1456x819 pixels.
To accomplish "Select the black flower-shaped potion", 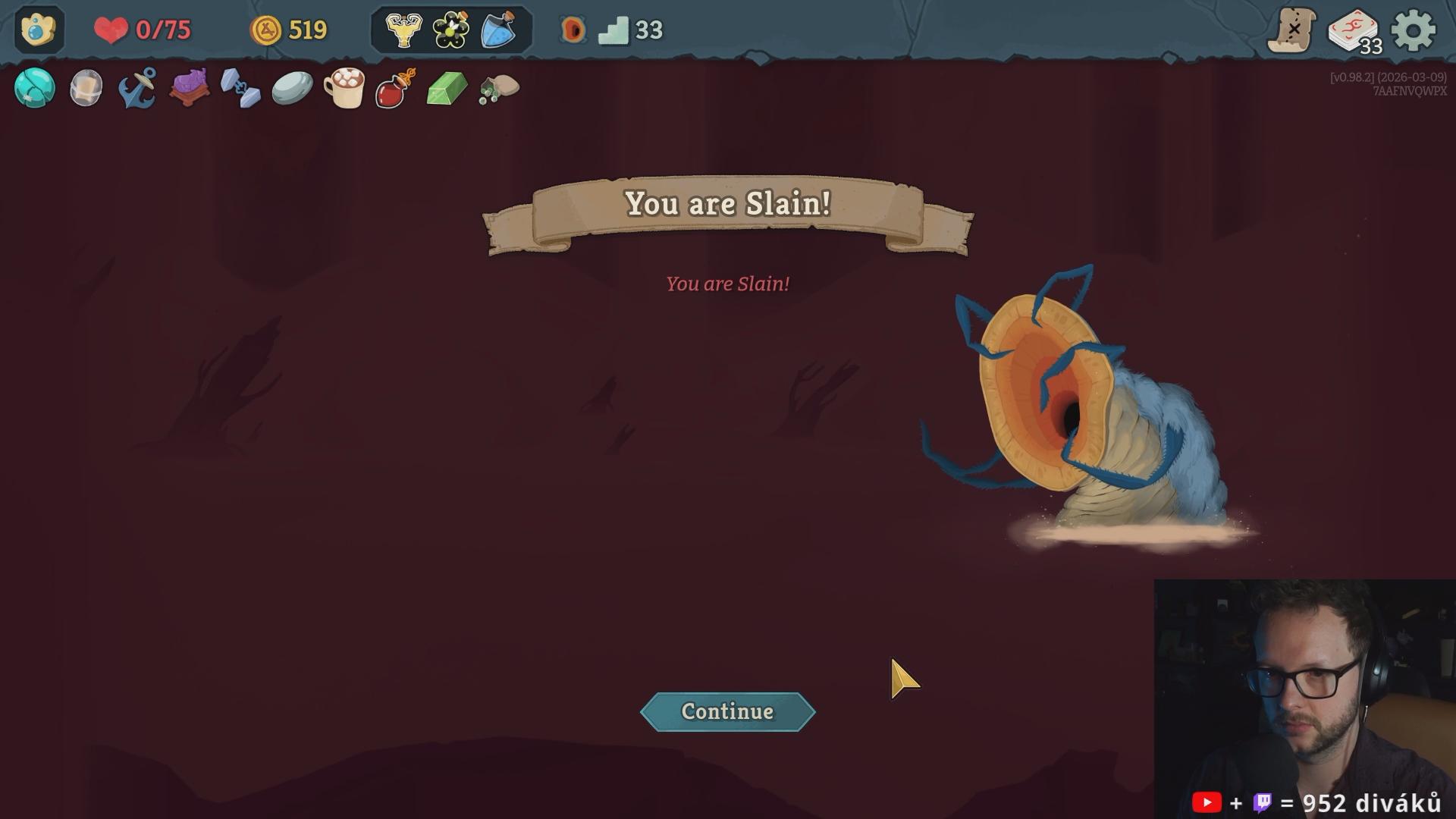I will pos(451,30).
